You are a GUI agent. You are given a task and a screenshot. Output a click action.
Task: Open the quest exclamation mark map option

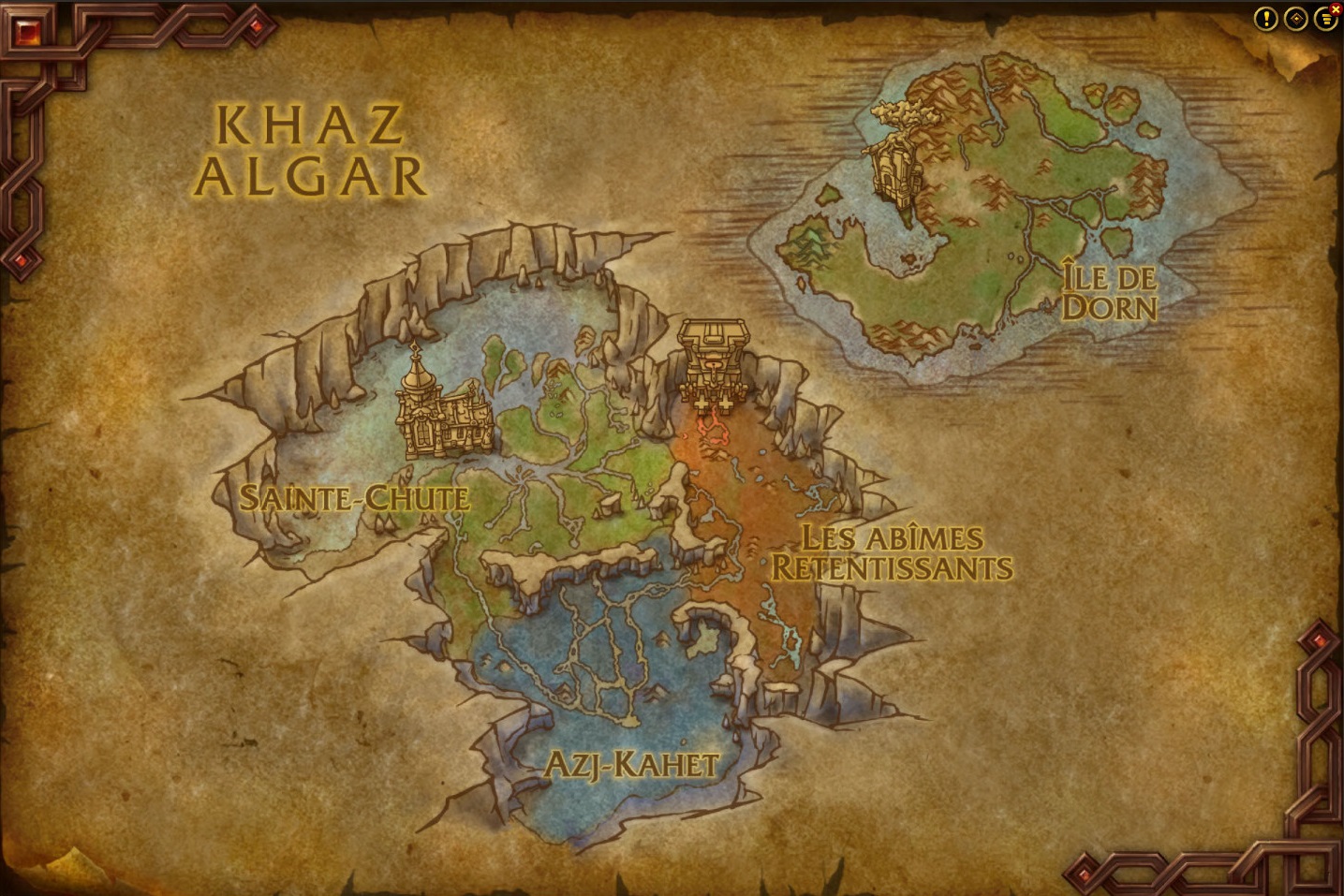click(x=1265, y=19)
